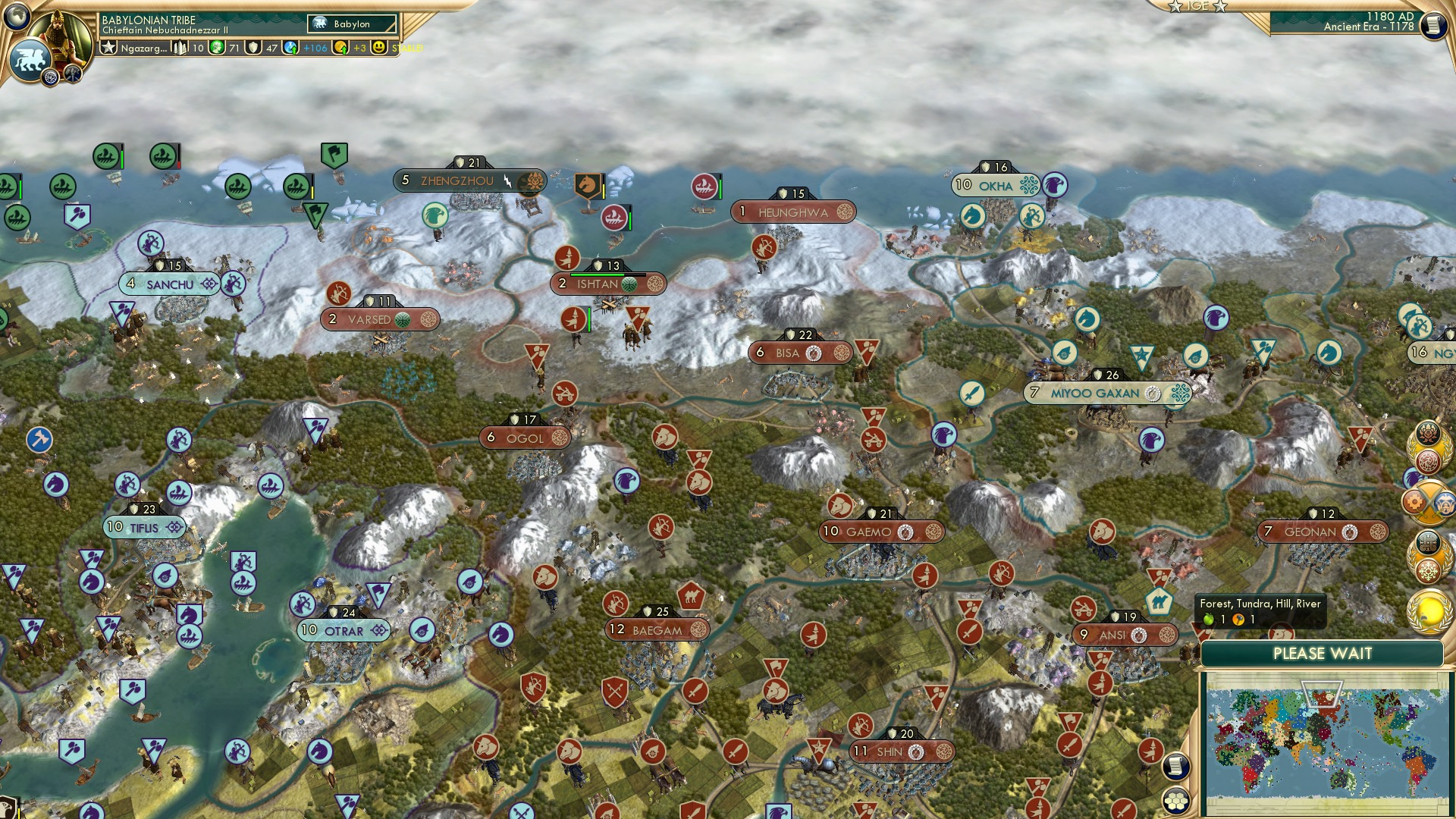Viewport: 1456px width, 819px height.
Task: Open strategic view with the globe button
Action: pos(17,17)
